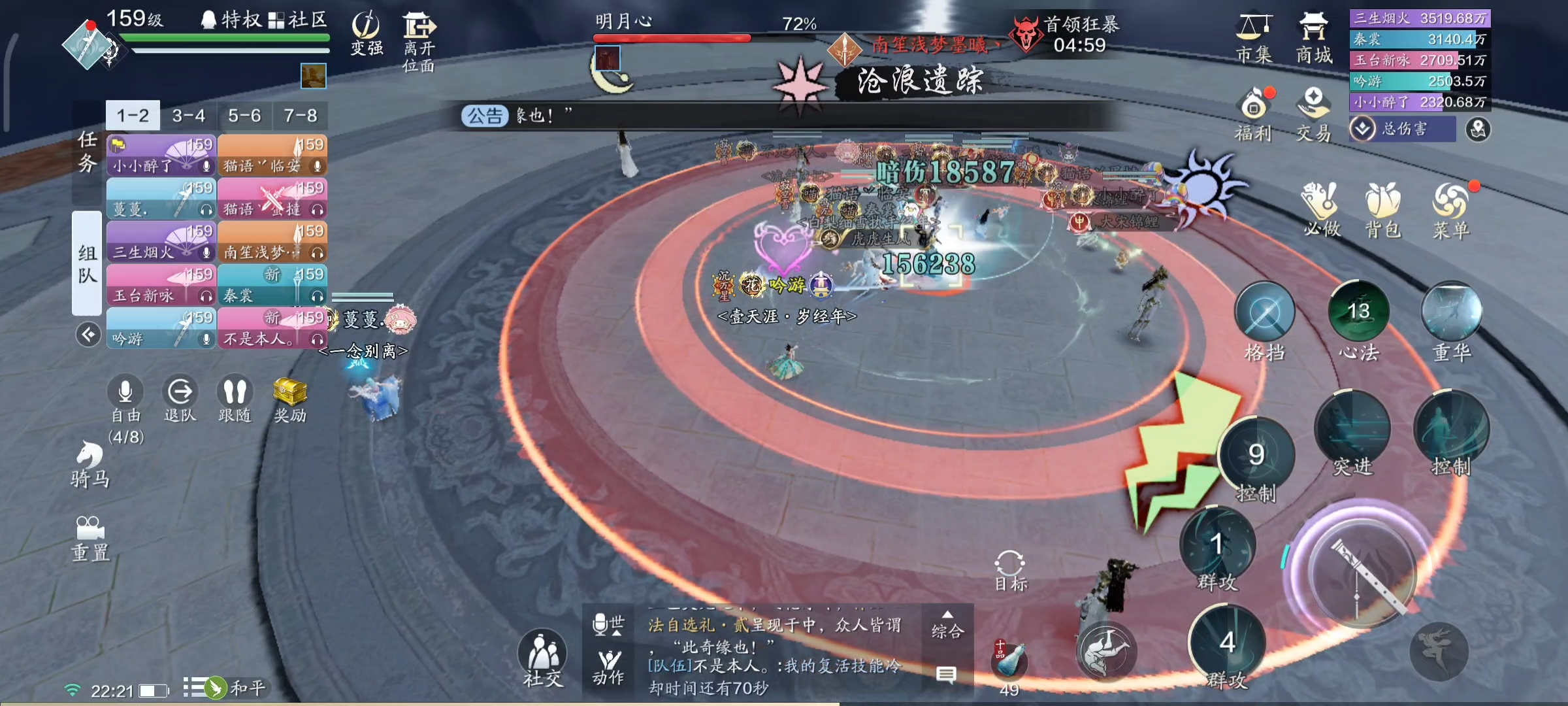Open the 奖励 treasure chest rewards
Image resolution: width=1568 pixels, height=706 pixels.
tap(290, 399)
